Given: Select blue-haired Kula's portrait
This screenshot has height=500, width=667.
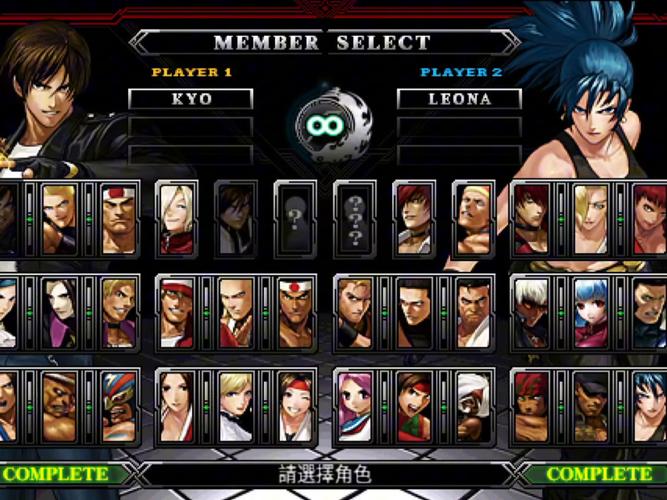Looking at the screenshot, I should (590, 312).
